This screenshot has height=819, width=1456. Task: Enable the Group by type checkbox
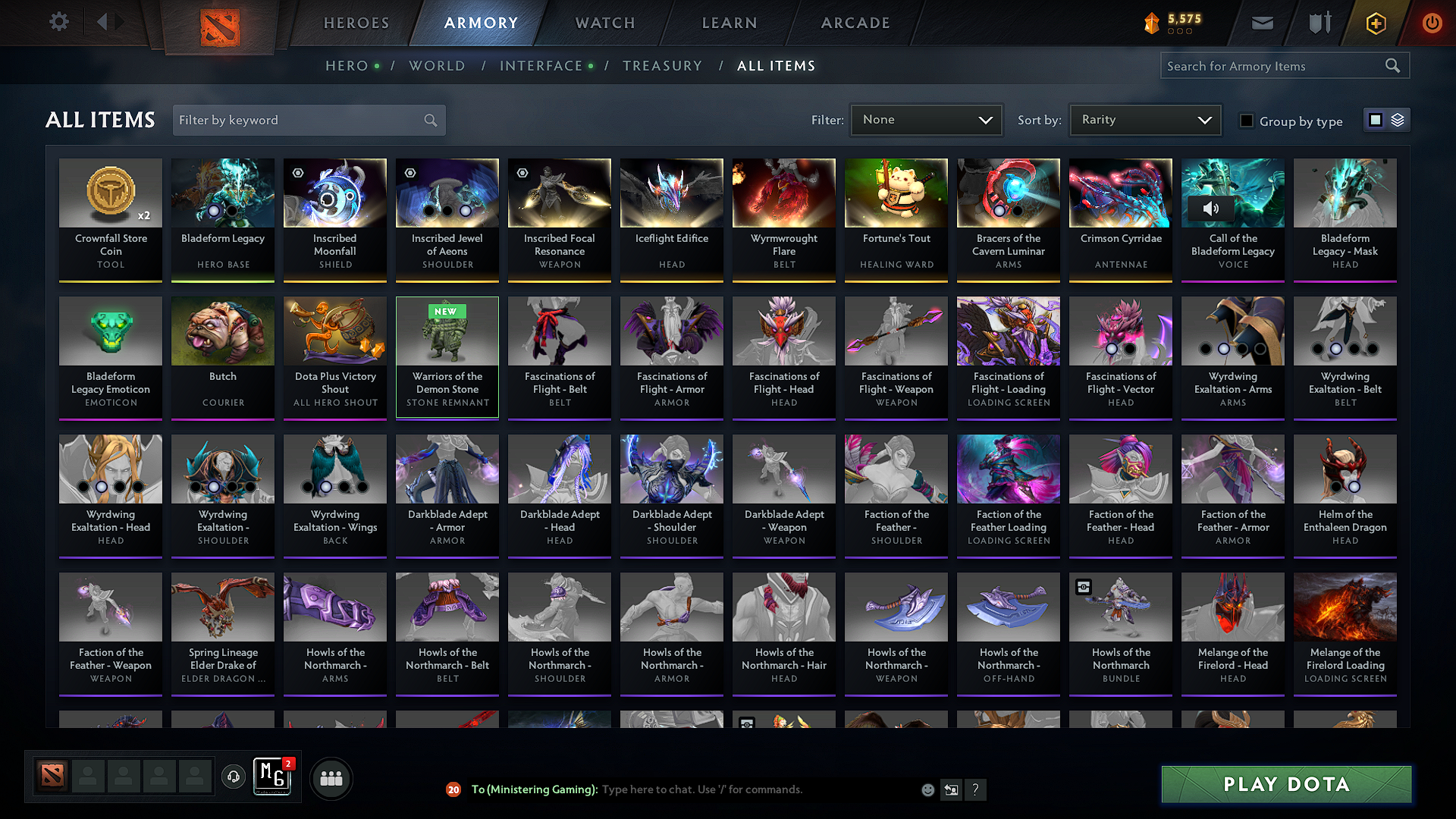tap(1246, 121)
